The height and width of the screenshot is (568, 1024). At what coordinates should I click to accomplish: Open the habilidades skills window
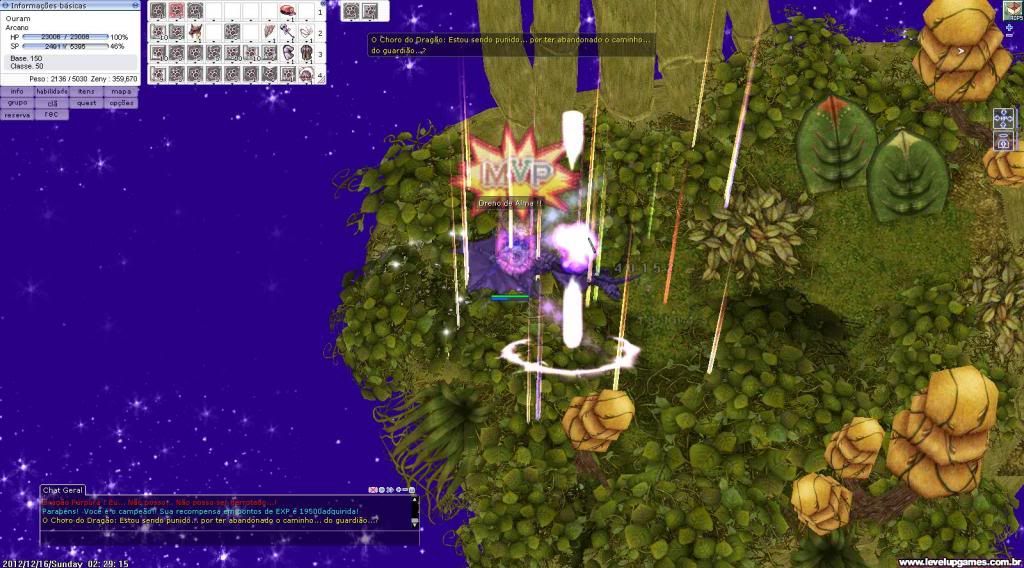[52, 91]
